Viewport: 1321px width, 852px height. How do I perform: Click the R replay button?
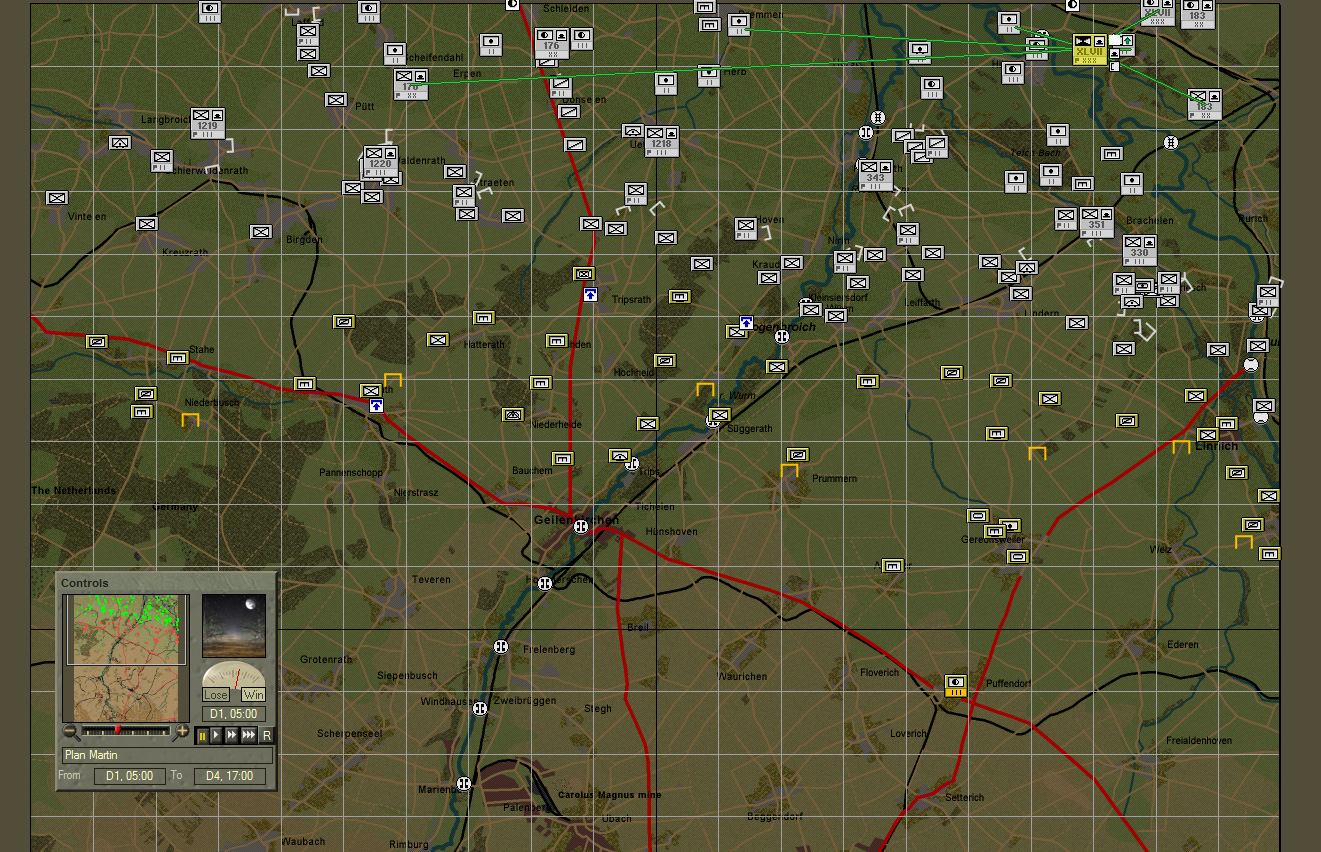pyautogui.click(x=268, y=735)
